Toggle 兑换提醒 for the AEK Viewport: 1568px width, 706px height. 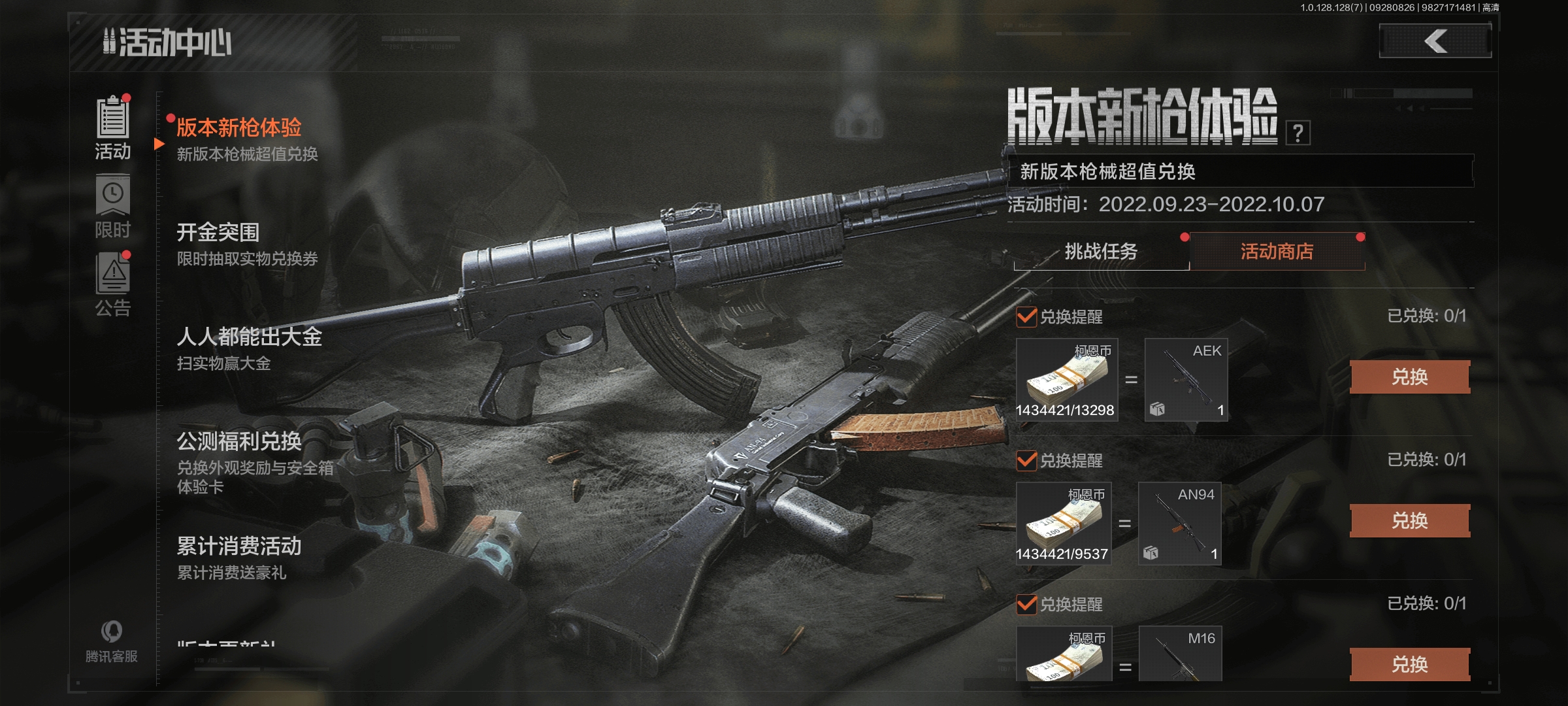(x=1027, y=317)
